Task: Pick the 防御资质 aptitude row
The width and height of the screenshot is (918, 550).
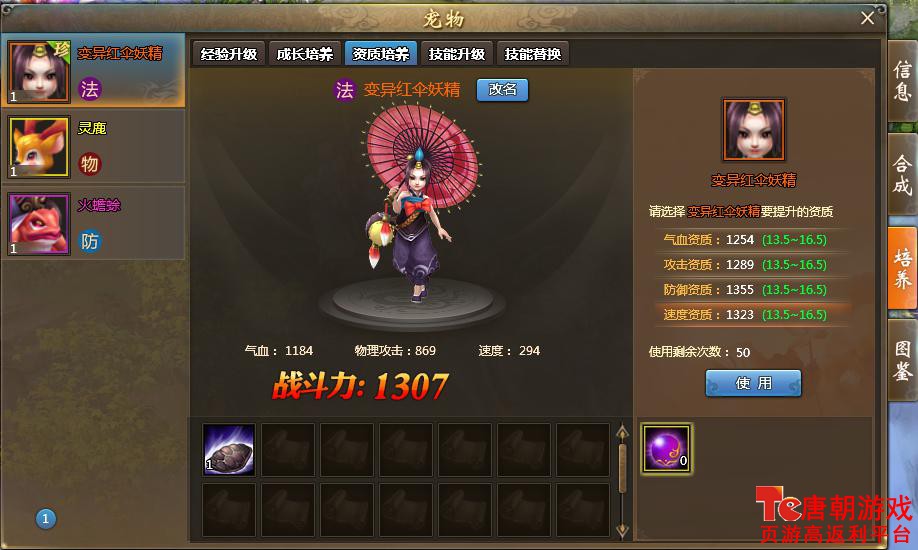Action: [x=745, y=289]
